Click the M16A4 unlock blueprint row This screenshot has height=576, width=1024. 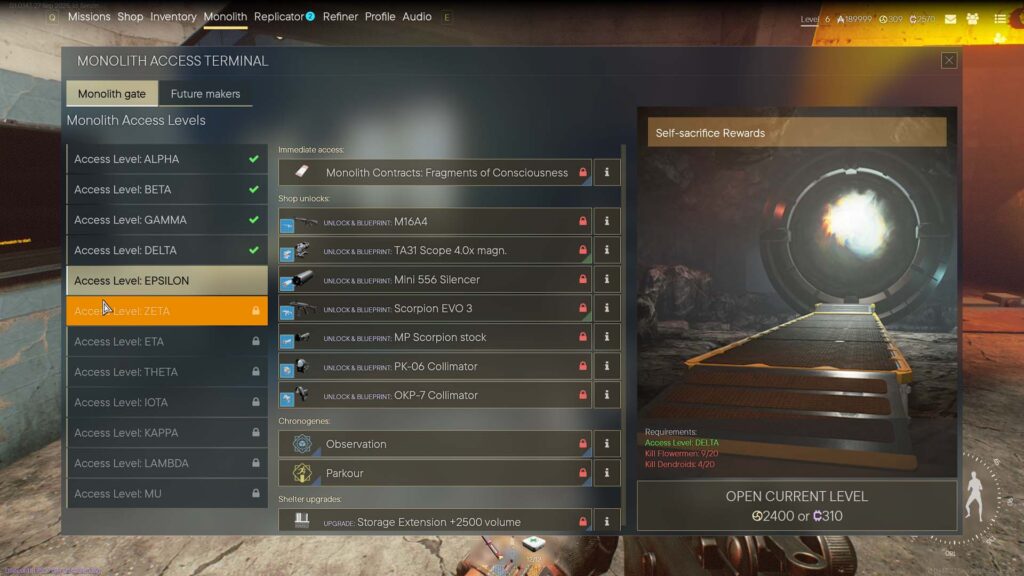point(435,222)
